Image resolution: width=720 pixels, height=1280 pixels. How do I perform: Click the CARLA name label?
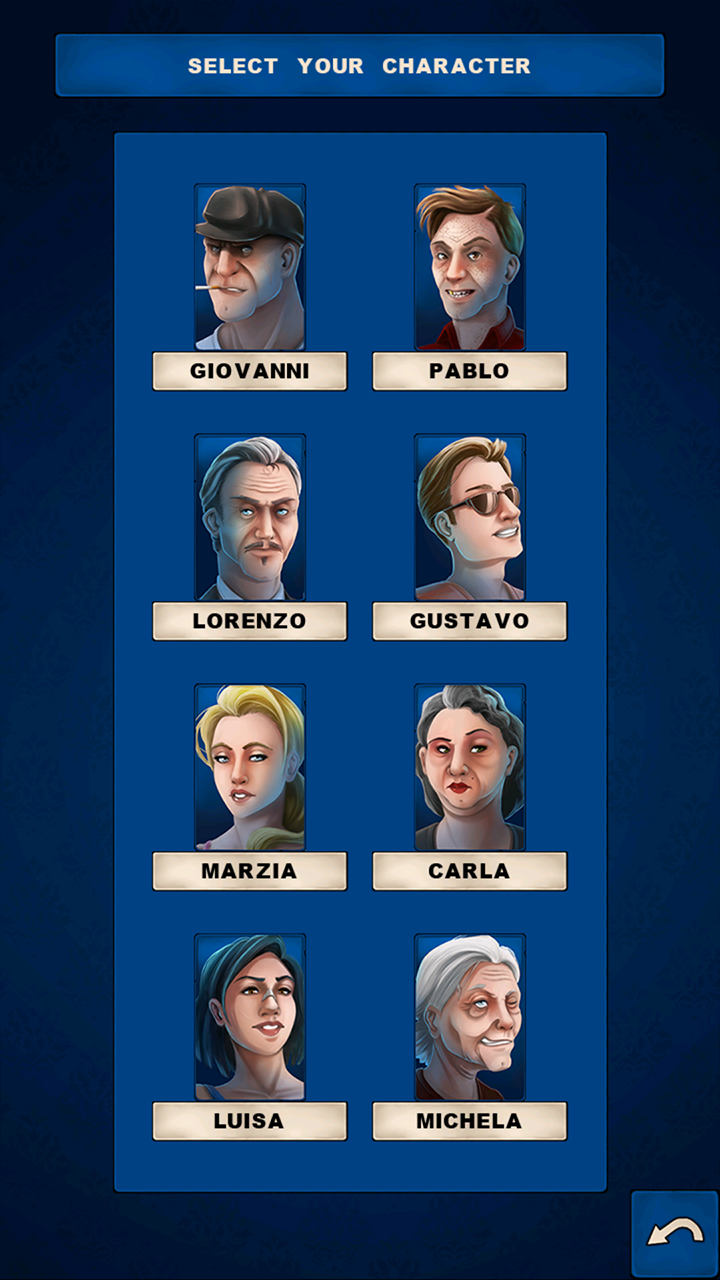tap(470, 871)
